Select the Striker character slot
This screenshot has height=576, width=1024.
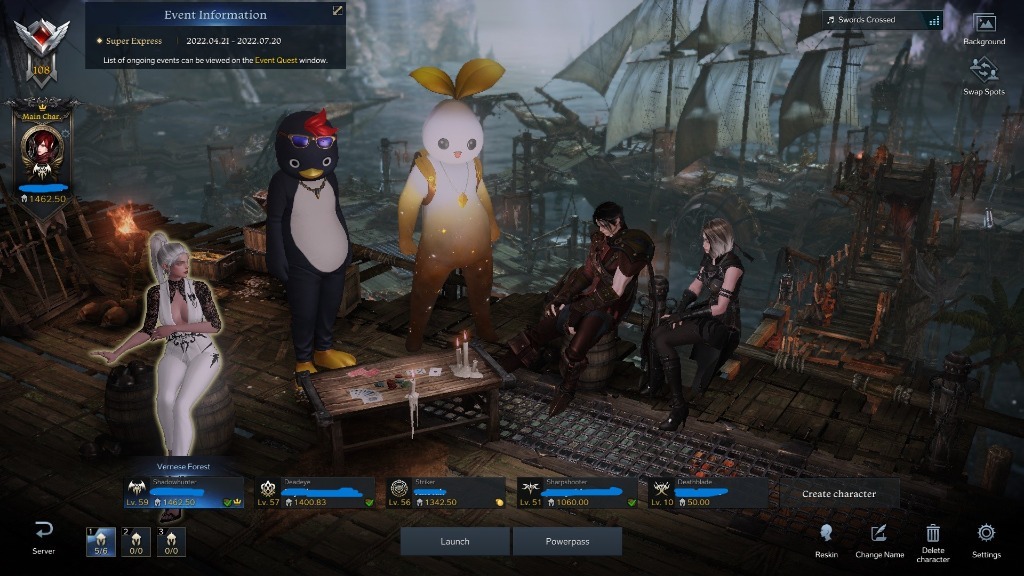pyautogui.click(x=446, y=492)
